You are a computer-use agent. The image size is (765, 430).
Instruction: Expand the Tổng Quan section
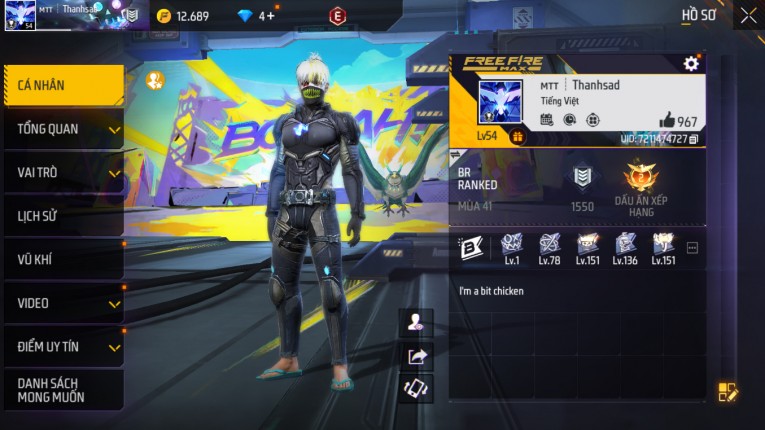pyautogui.click(x=62, y=129)
